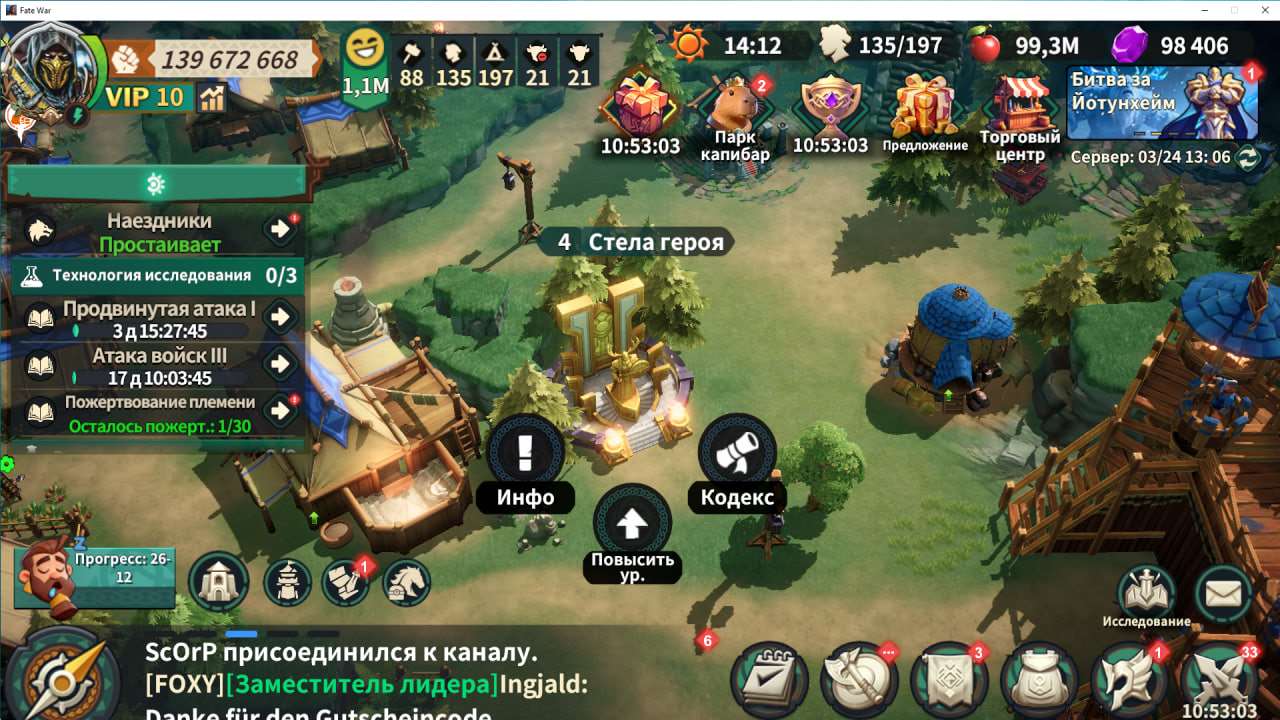Open the crossed swords battle icon with timer
This screenshot has width=1280, height=720.
(1218, 678)
